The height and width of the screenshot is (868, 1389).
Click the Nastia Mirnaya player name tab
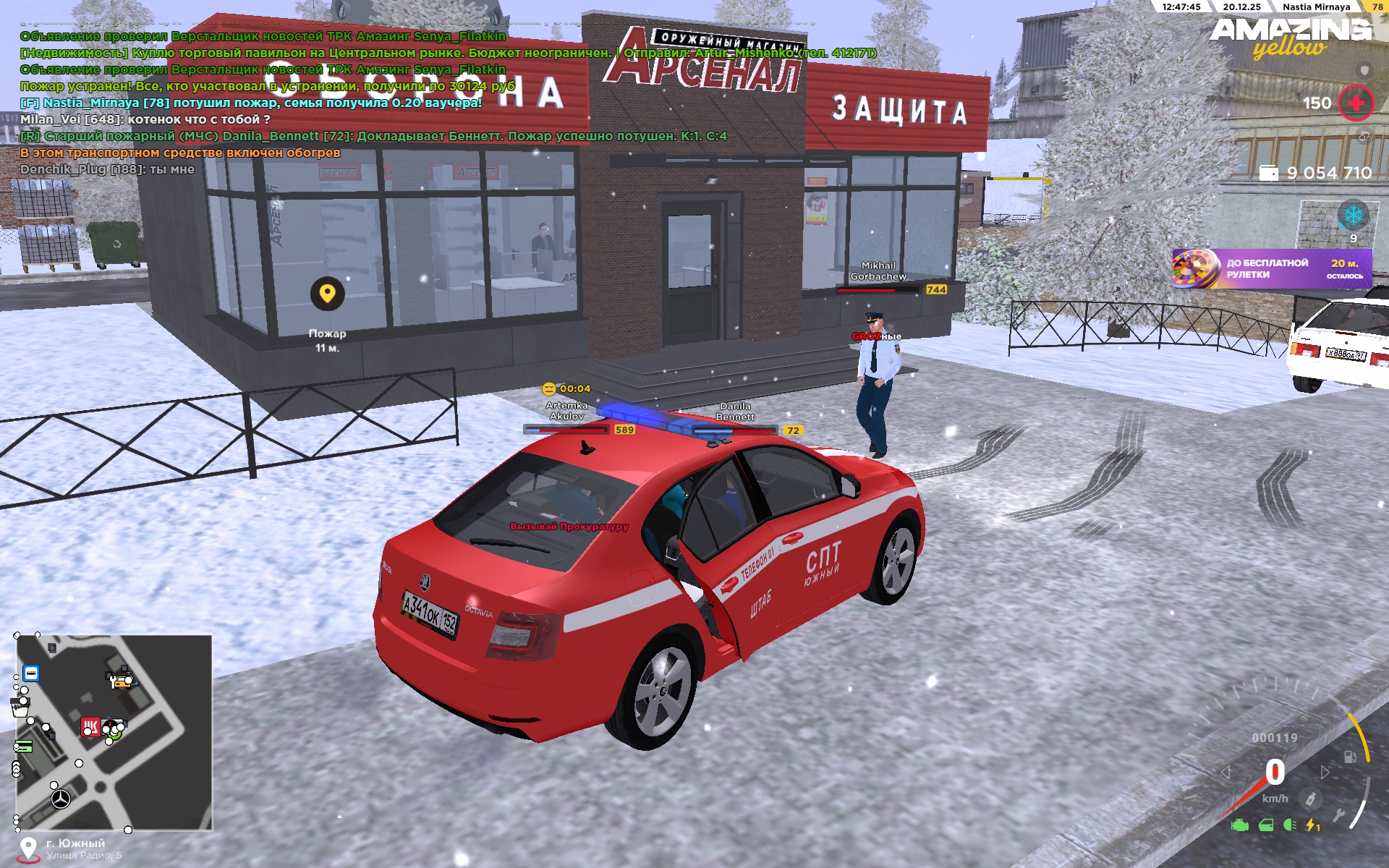tap(1316, 7)
